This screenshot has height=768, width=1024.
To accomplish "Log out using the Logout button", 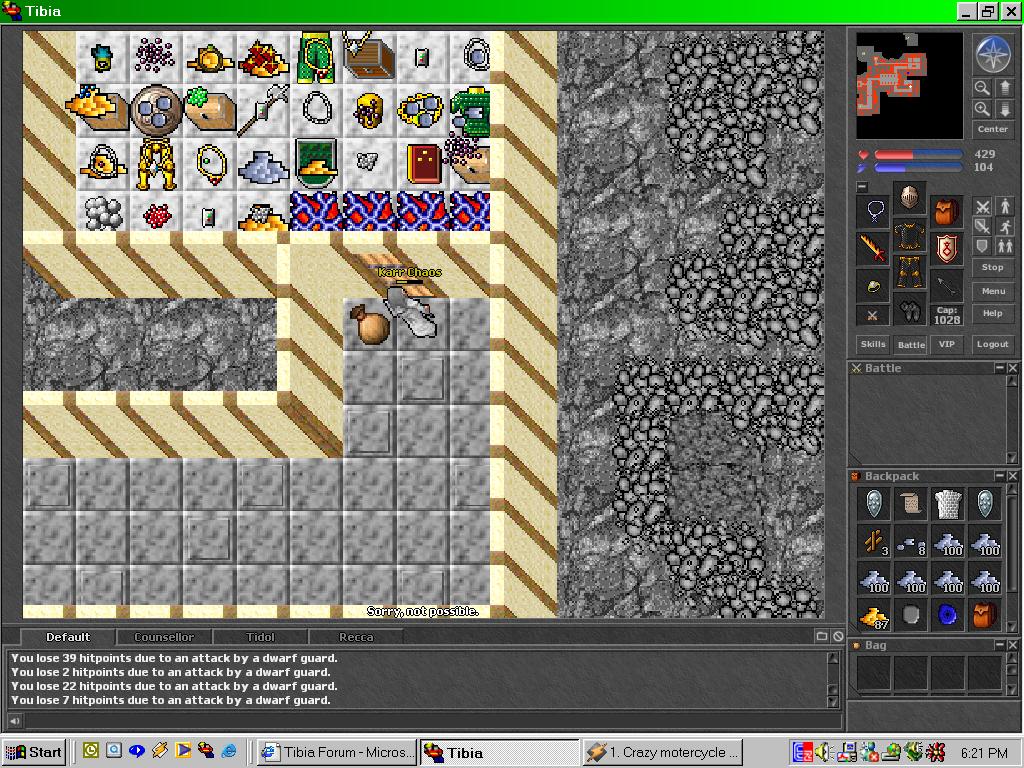I will (x=992, y=344).
